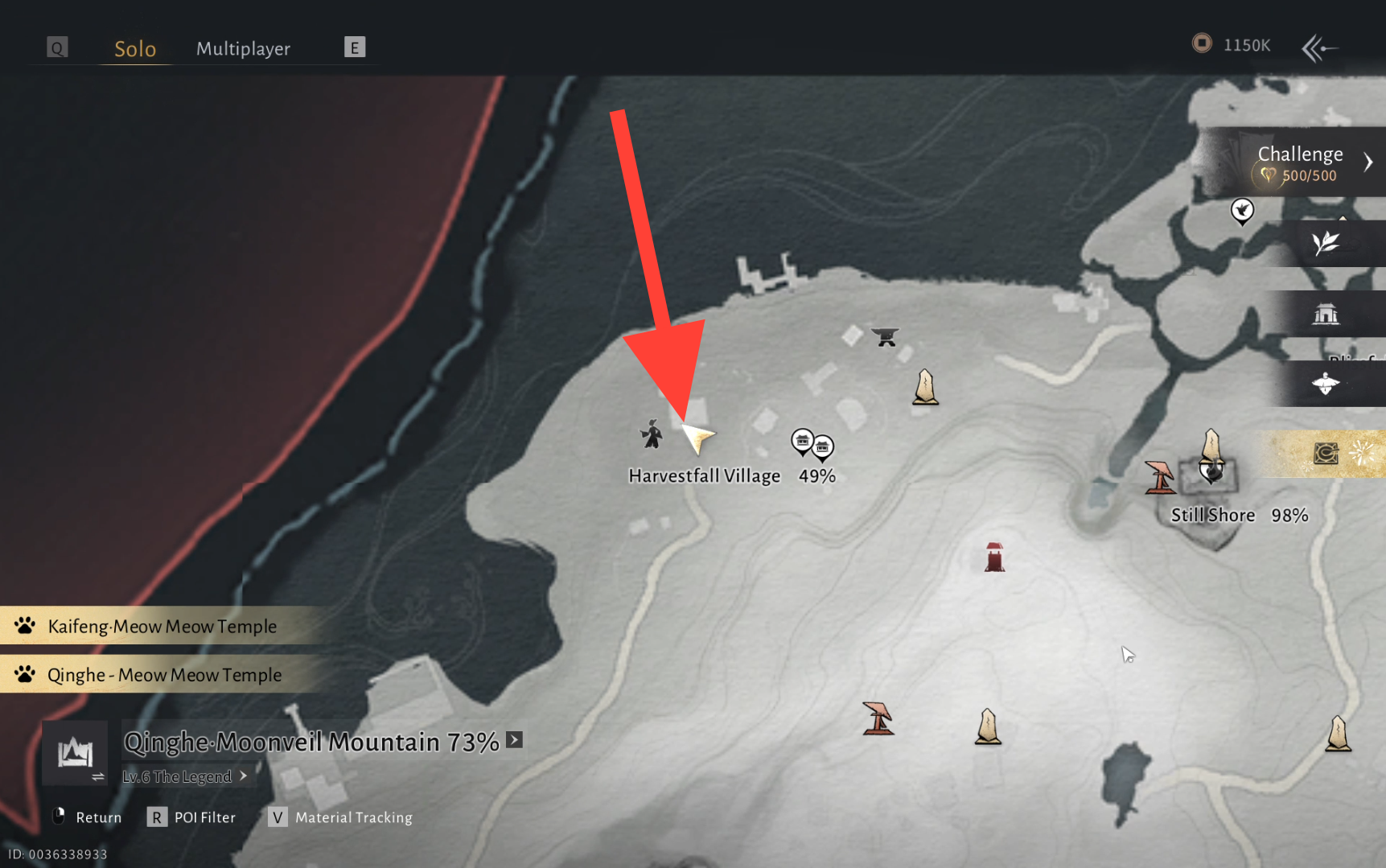Switch to the Solo tab
This screenshot has width=1386, height=868.
(134, 49)
